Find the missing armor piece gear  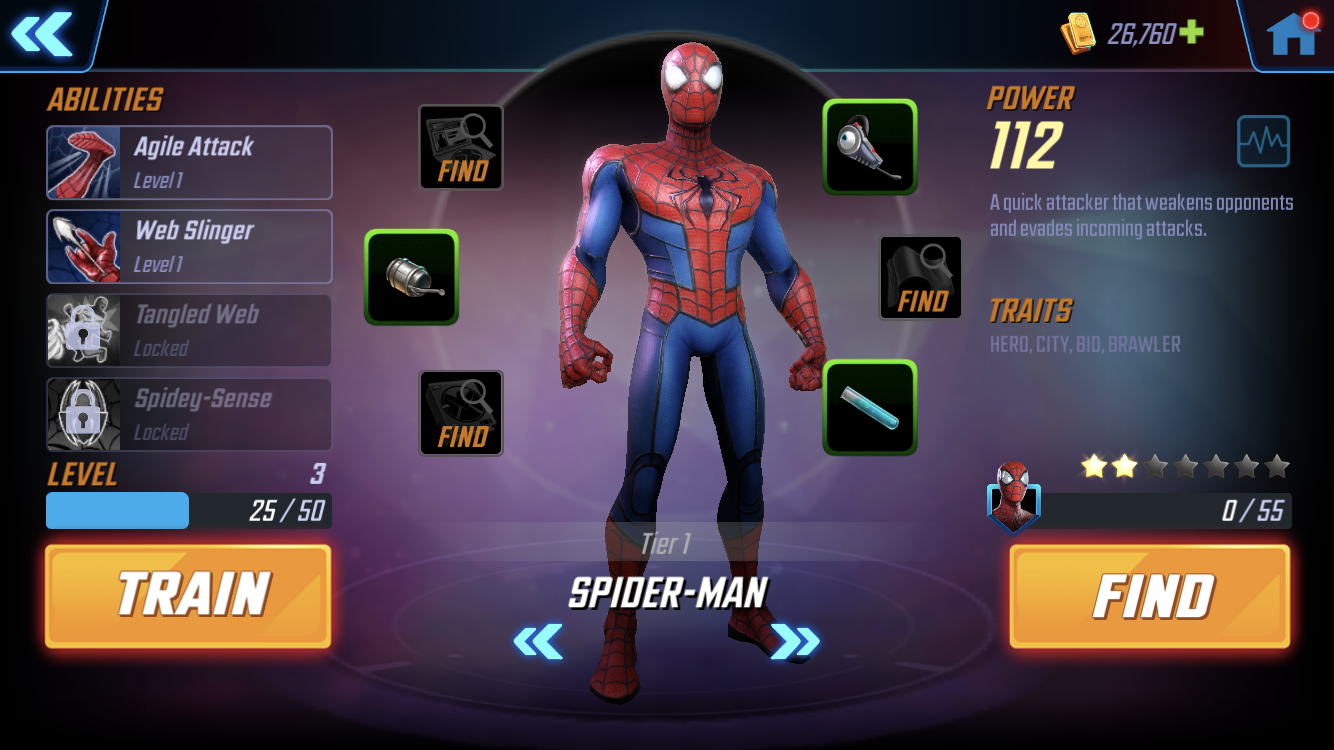(x=921, y=278)
